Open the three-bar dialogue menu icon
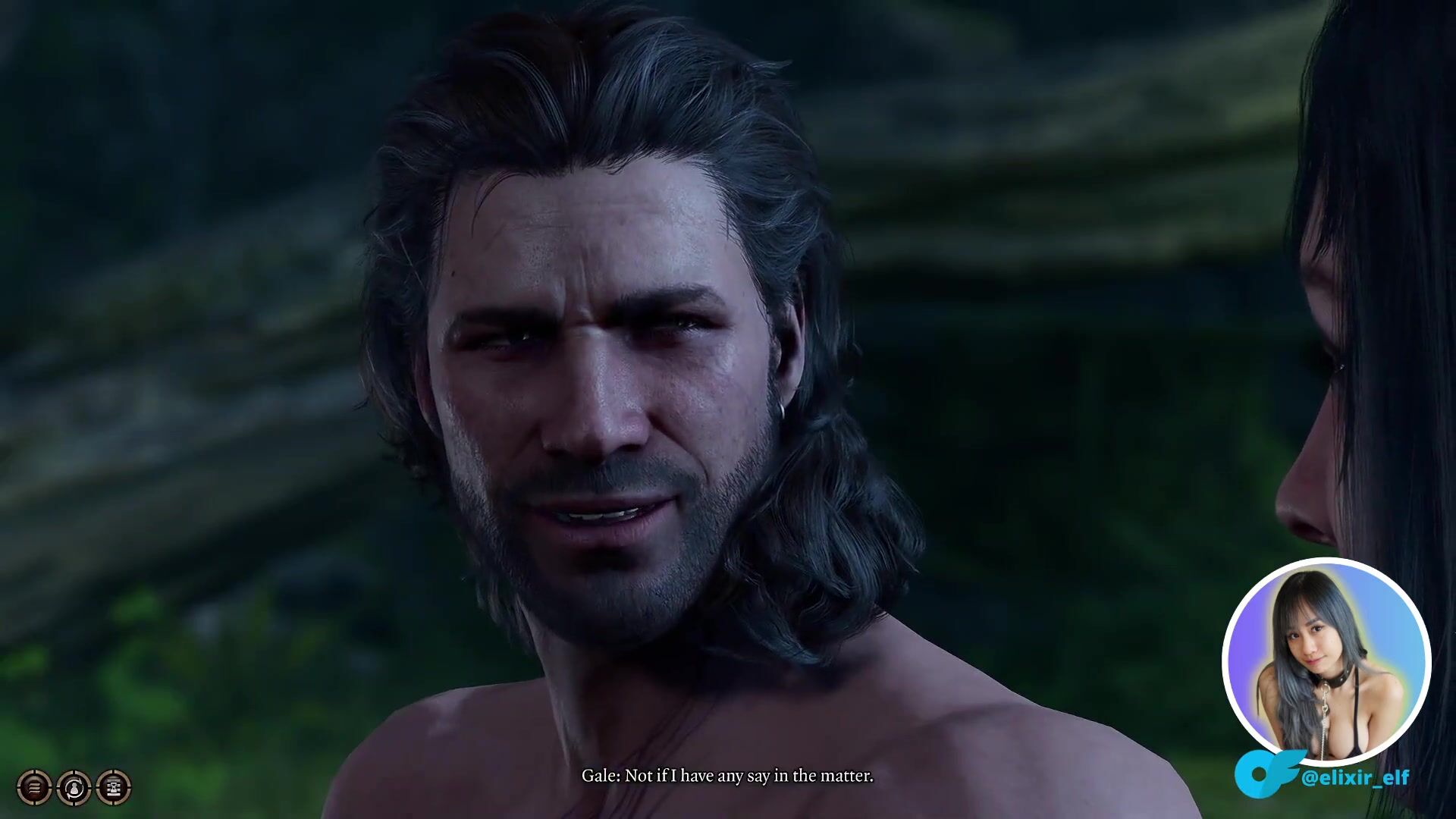The width and height of the screenshot is (1456, 819). pyautogui.click(x=34, y=788)
